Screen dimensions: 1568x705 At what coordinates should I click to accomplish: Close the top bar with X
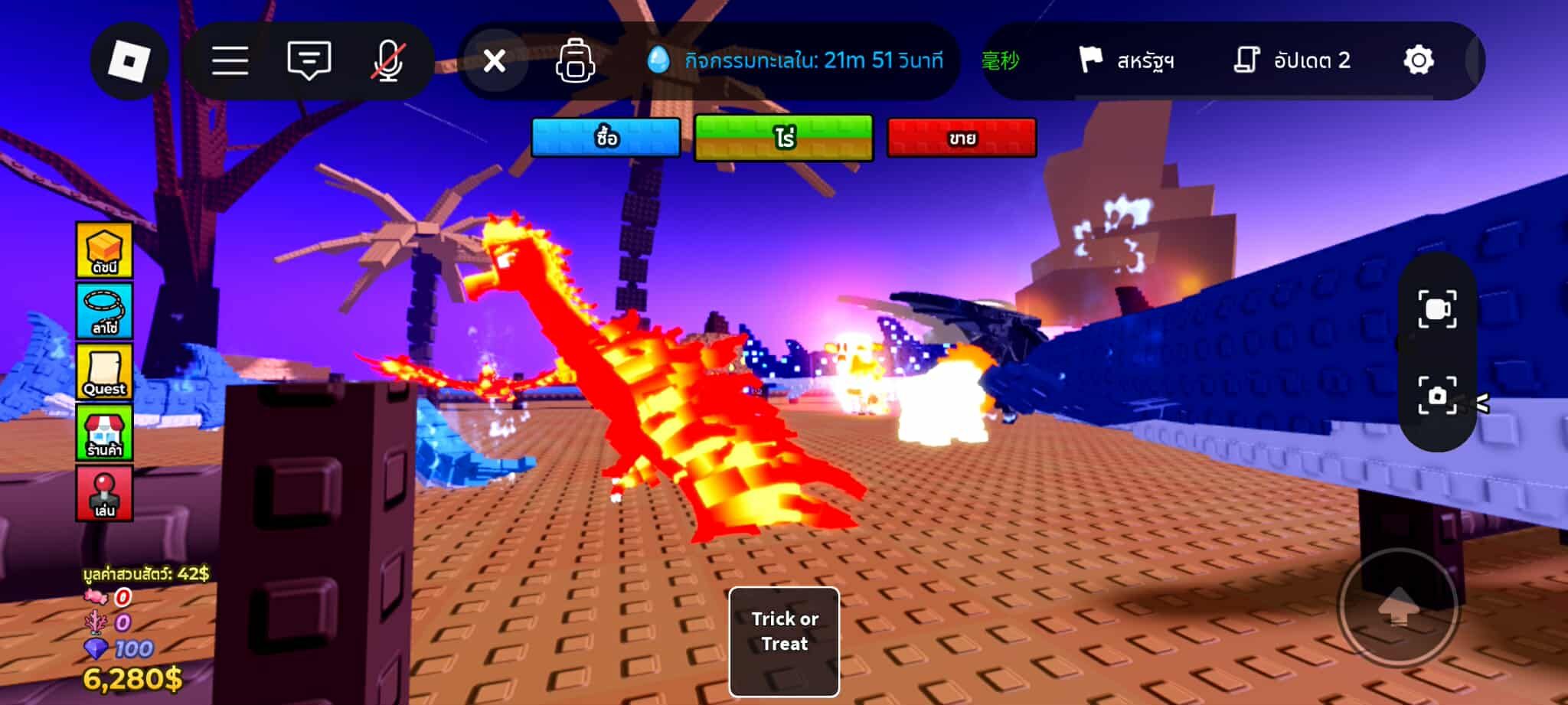[495, 60]
